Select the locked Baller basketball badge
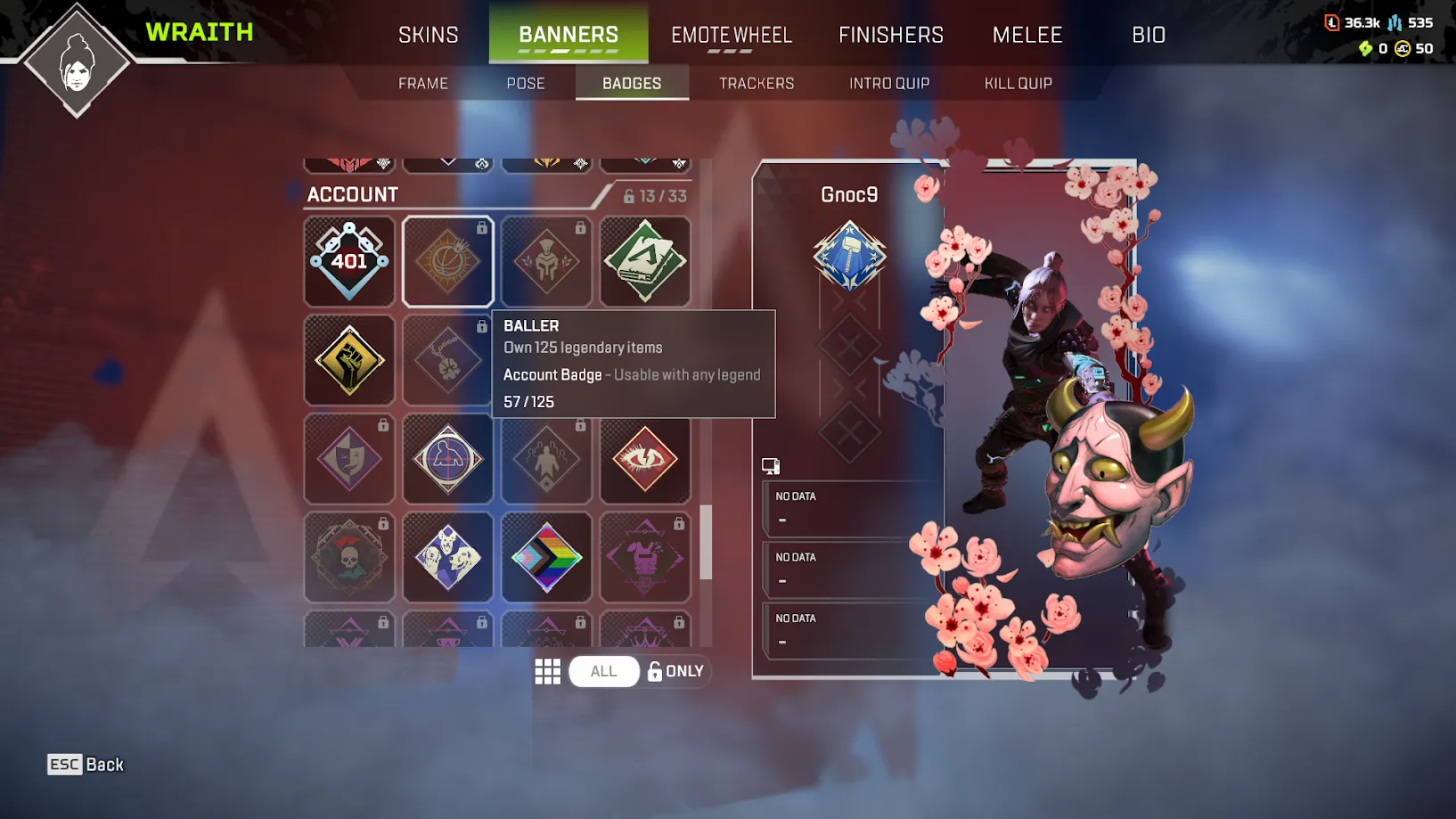Viewport: 1456px width, 819px height. [447, 261]
